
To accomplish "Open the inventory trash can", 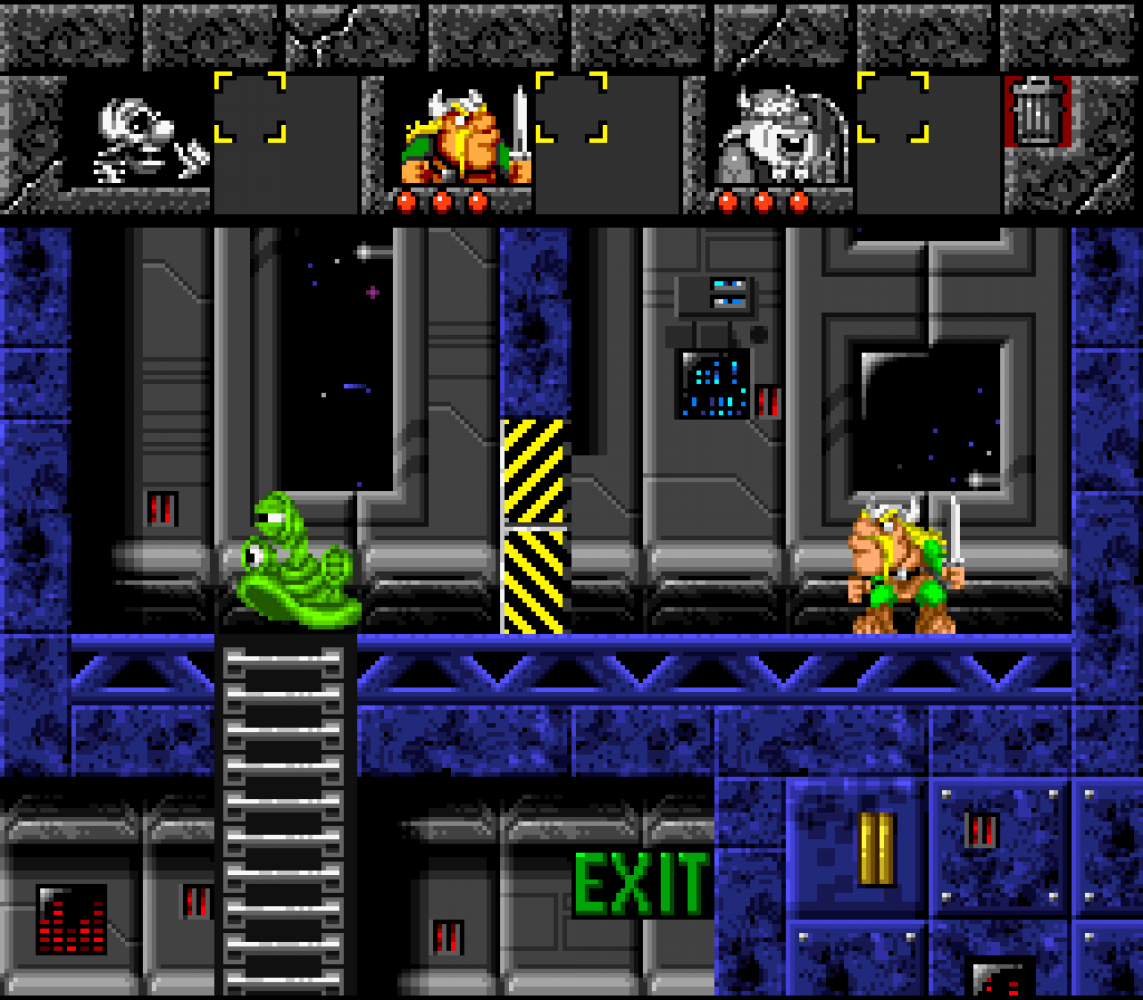I will pos(1036,112).
